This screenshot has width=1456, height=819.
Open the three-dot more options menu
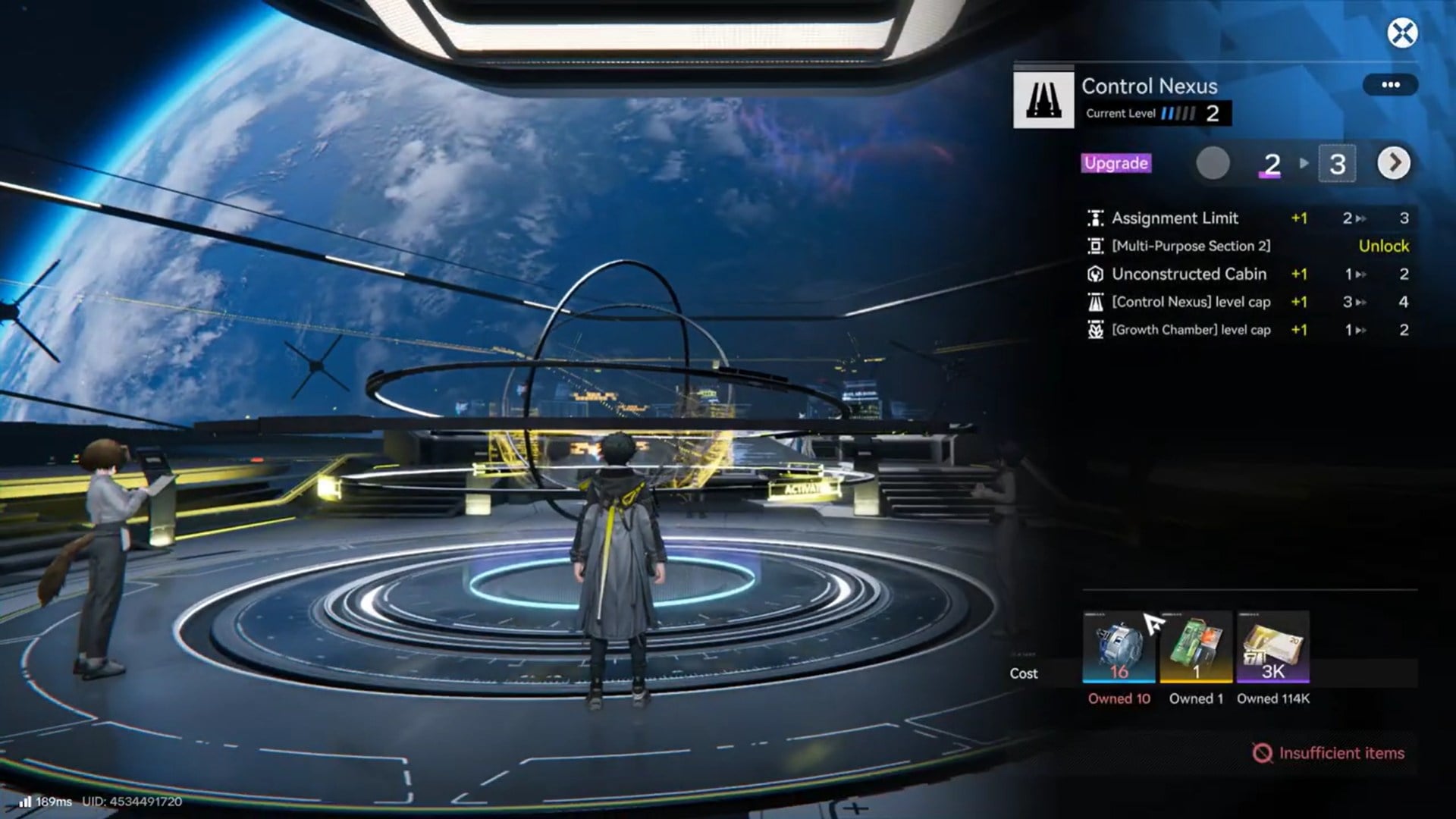(1390, 85)
